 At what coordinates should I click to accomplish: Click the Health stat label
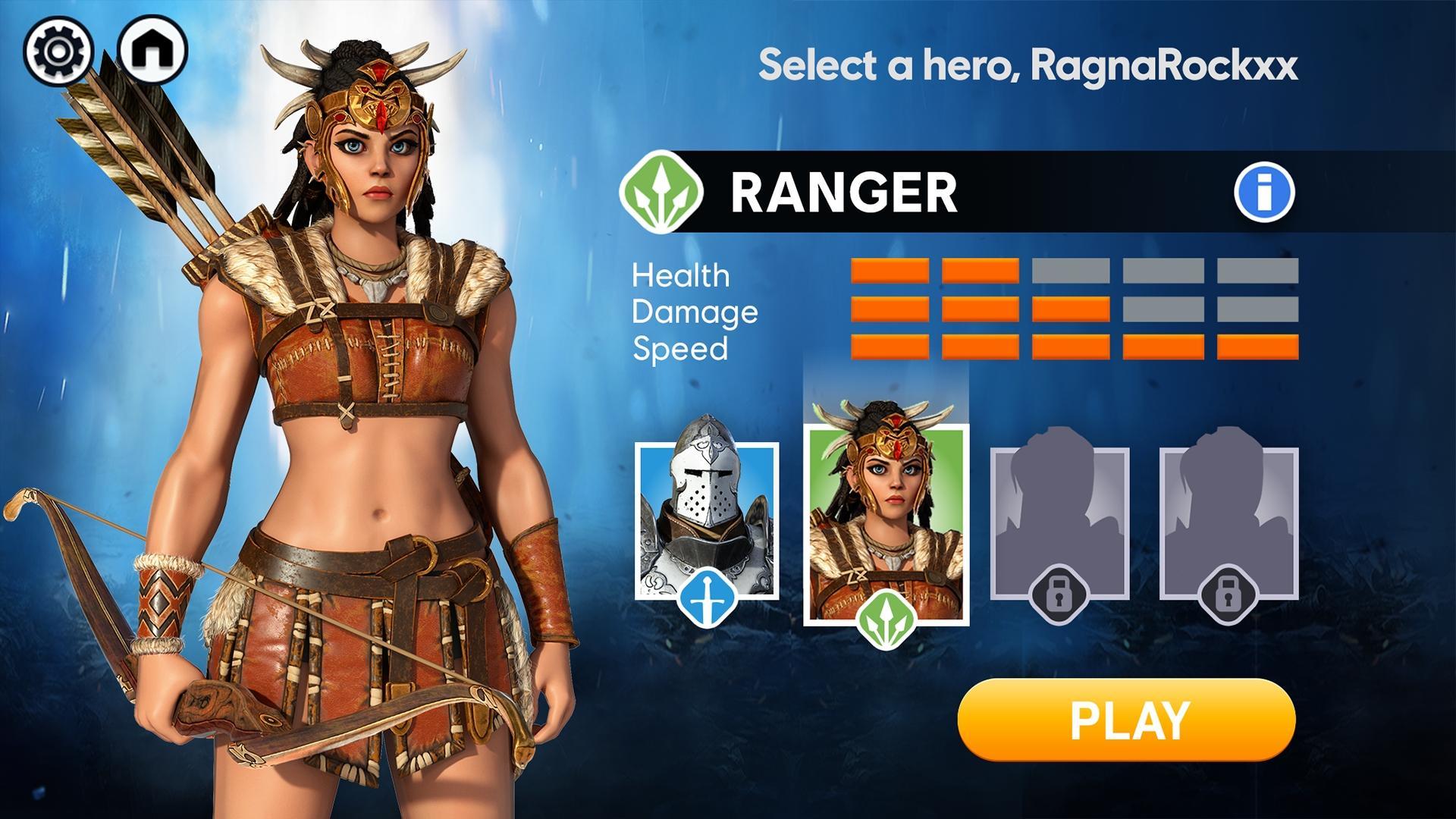681,275
